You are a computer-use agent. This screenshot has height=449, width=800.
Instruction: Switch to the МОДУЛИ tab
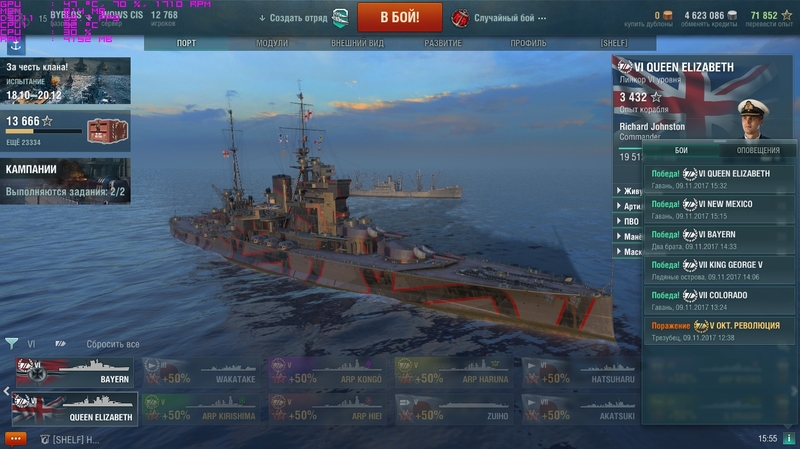tap(271, 44)
